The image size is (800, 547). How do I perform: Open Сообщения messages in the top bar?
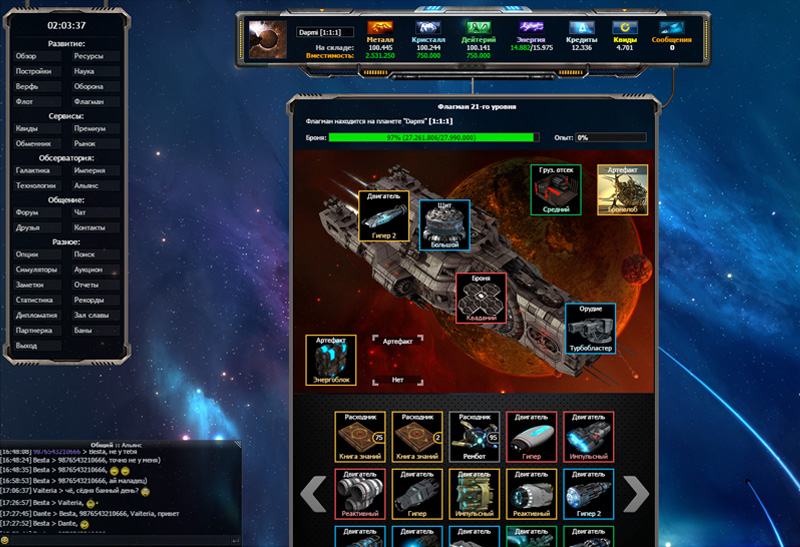[x=672, y=36]
